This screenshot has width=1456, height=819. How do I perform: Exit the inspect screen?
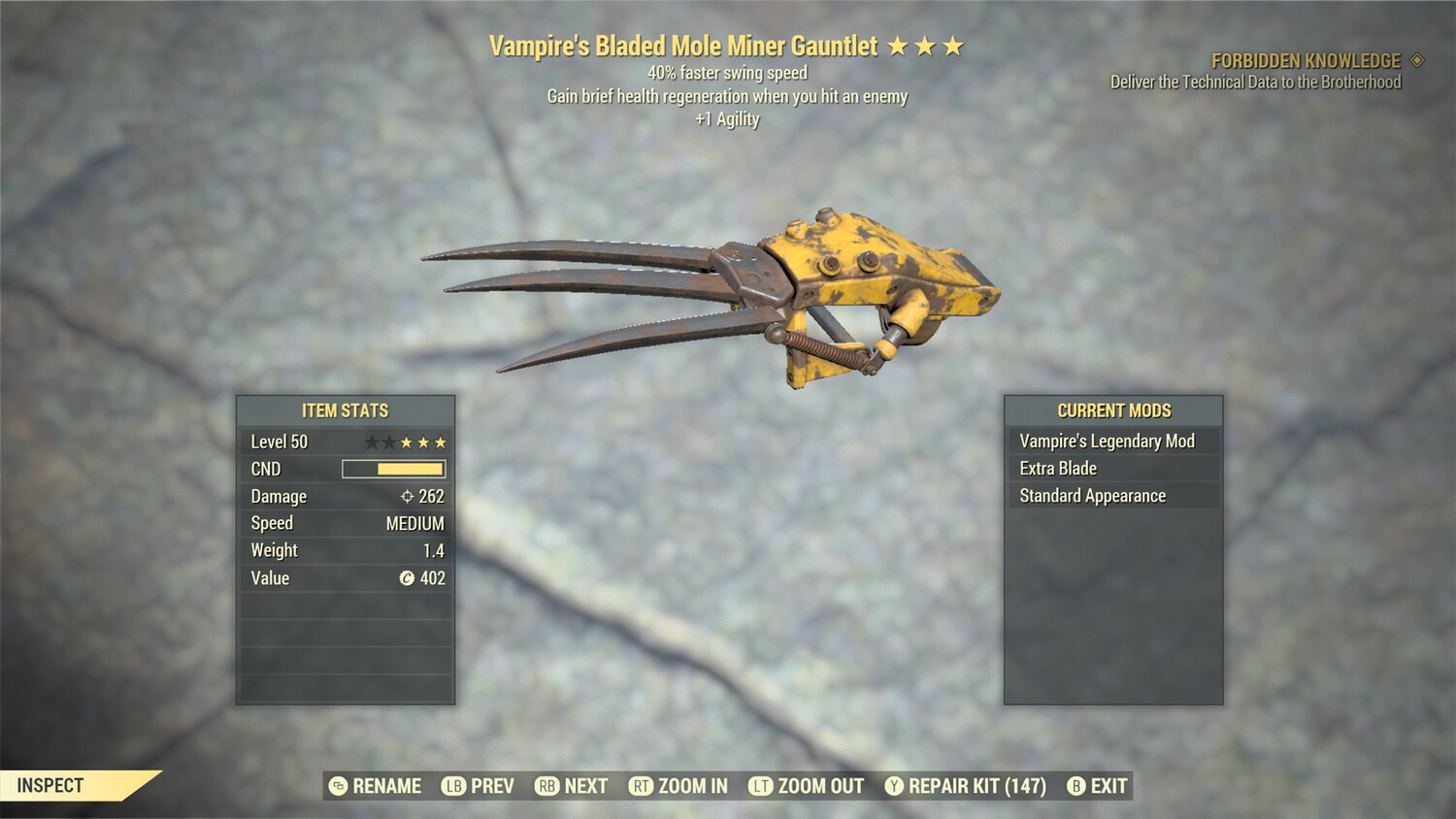tap(1098, 786)
